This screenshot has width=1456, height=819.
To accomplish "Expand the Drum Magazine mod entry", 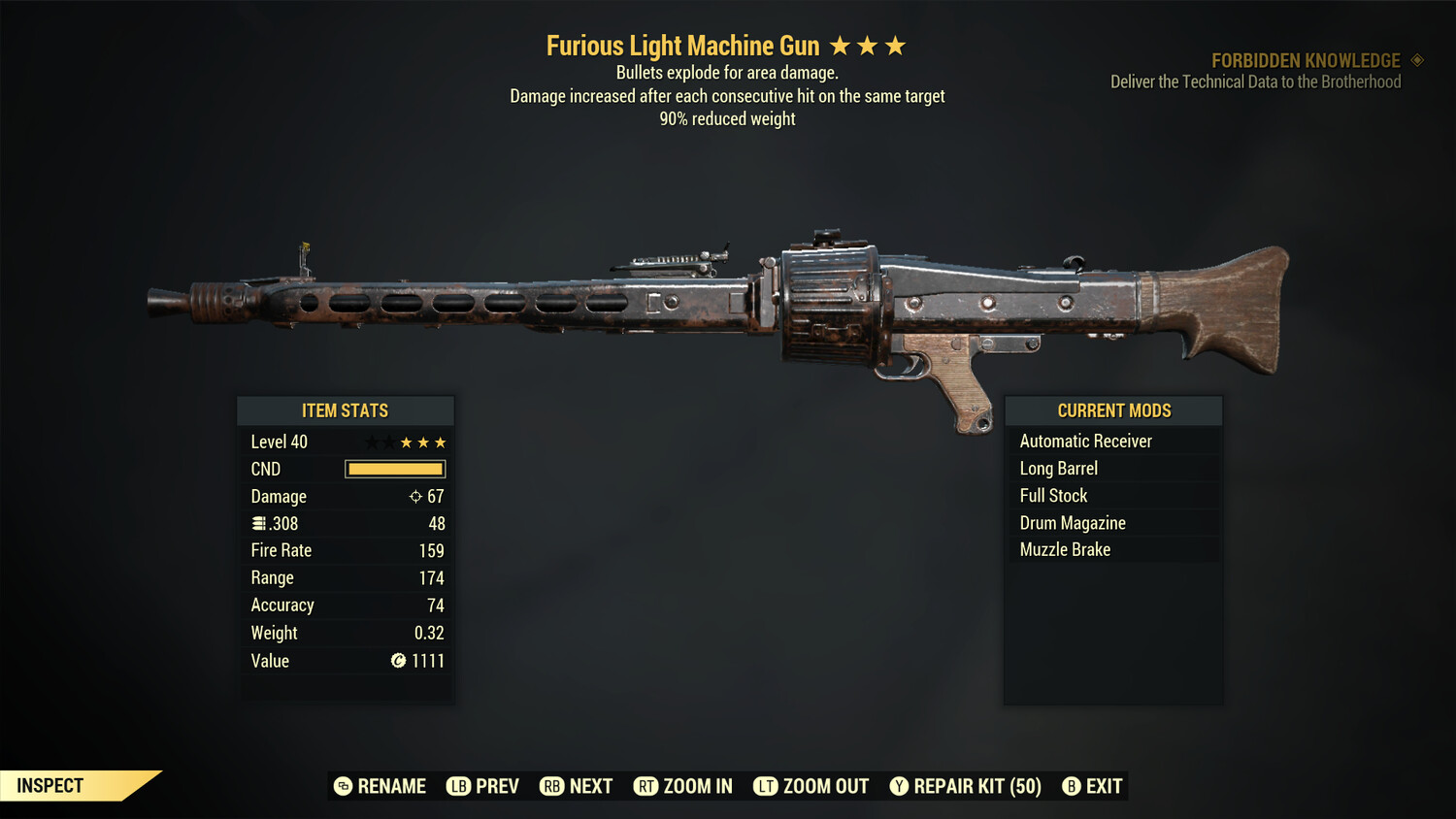I will tap(1073, 522).
